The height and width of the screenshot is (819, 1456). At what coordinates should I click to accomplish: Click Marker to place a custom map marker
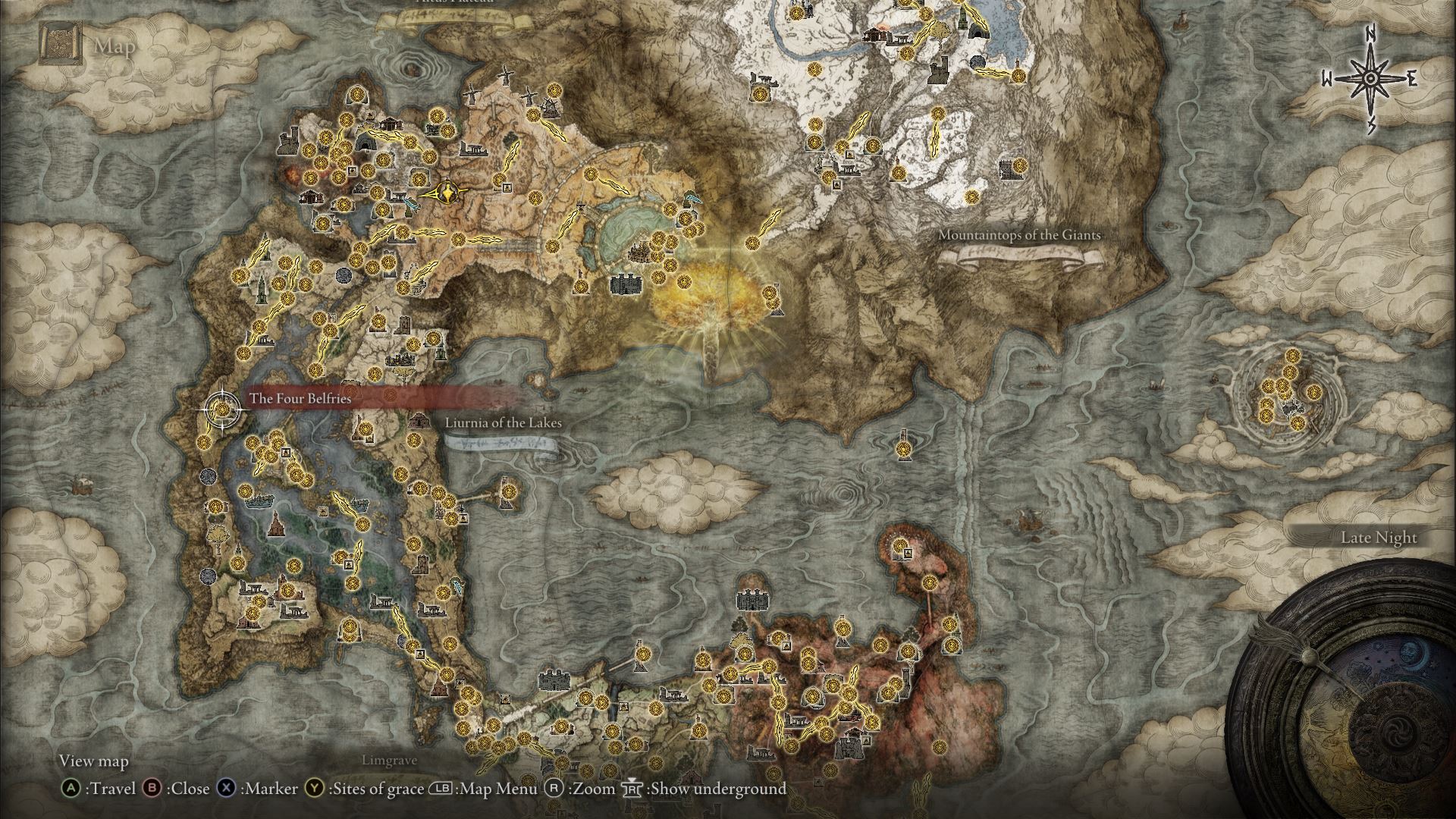click(227, 789)
